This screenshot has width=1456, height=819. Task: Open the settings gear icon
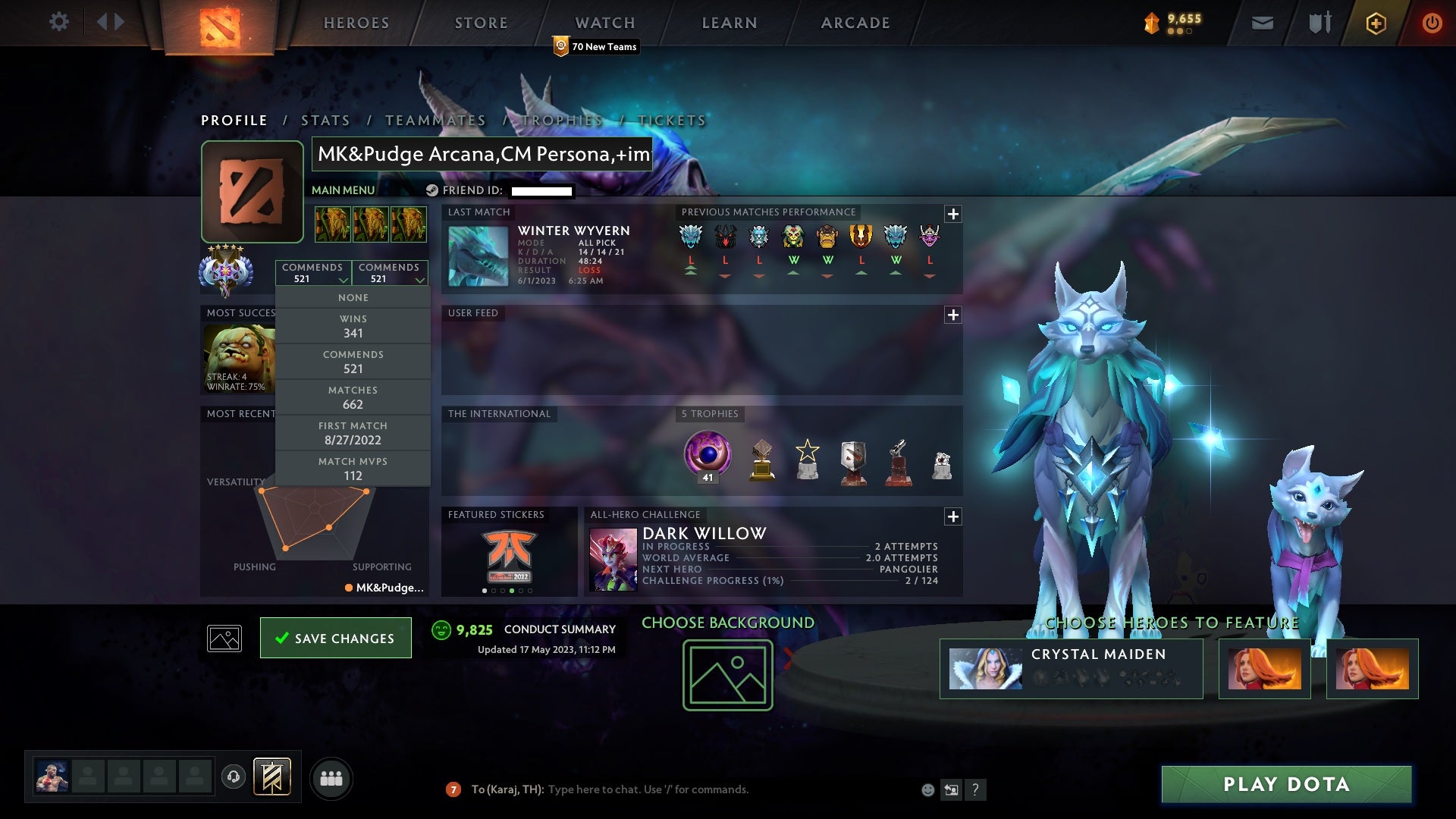tap(59, 23)
